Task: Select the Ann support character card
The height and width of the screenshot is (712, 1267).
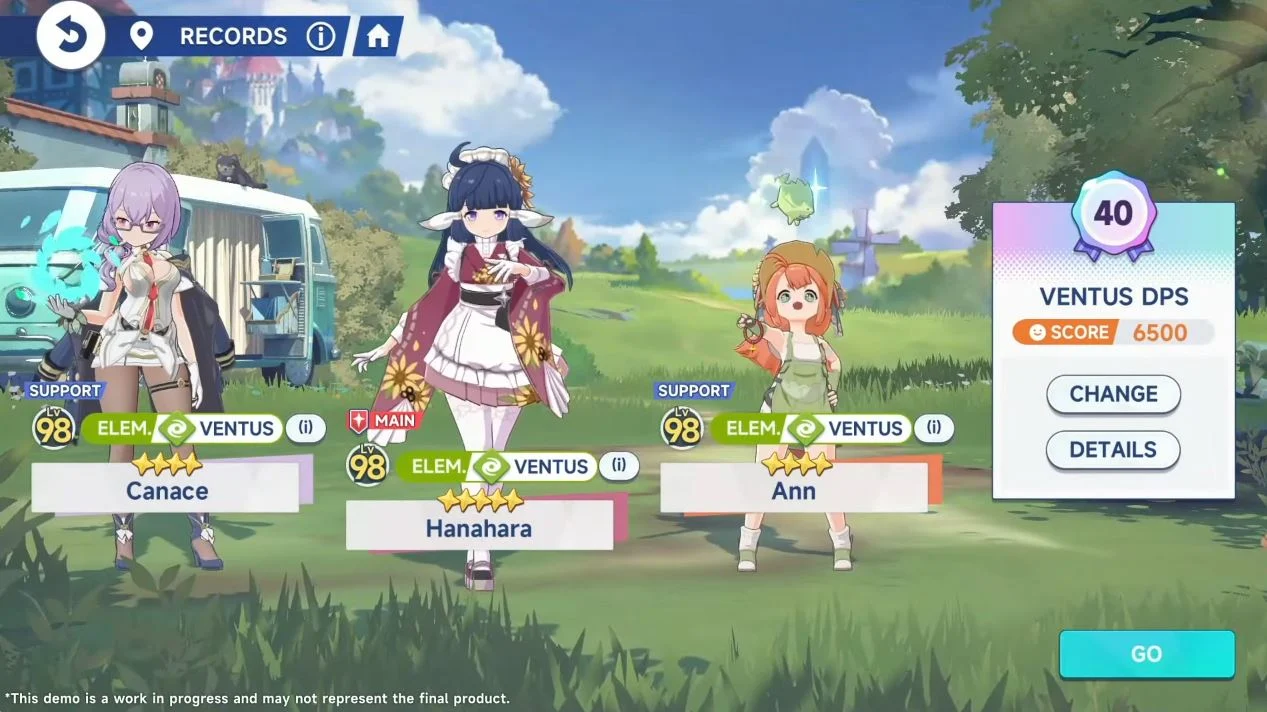Action: [794, 490]
